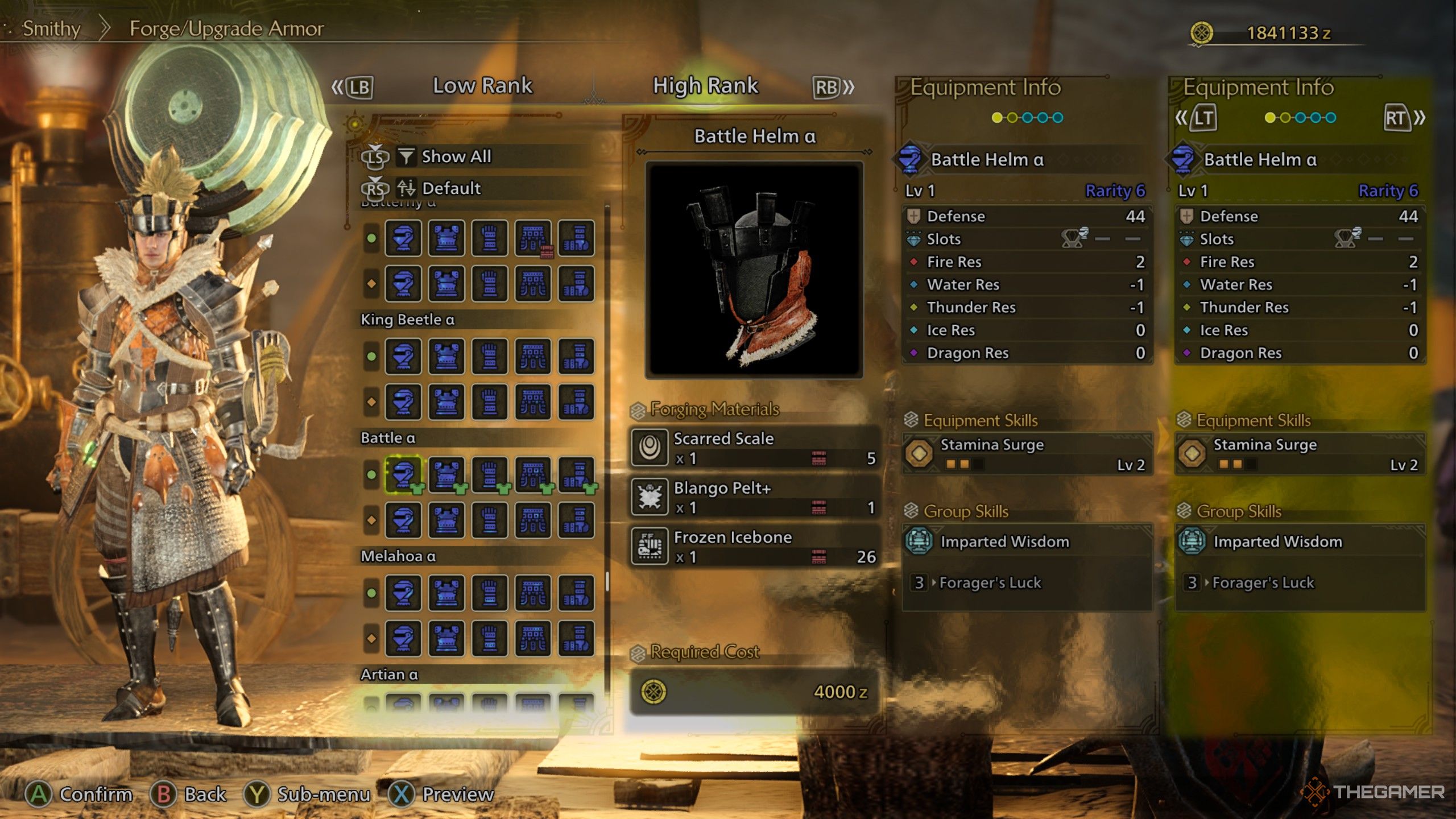The image size is (1456, 819).
Task: Open the Show All filter
Action: (x=456, y=156)
